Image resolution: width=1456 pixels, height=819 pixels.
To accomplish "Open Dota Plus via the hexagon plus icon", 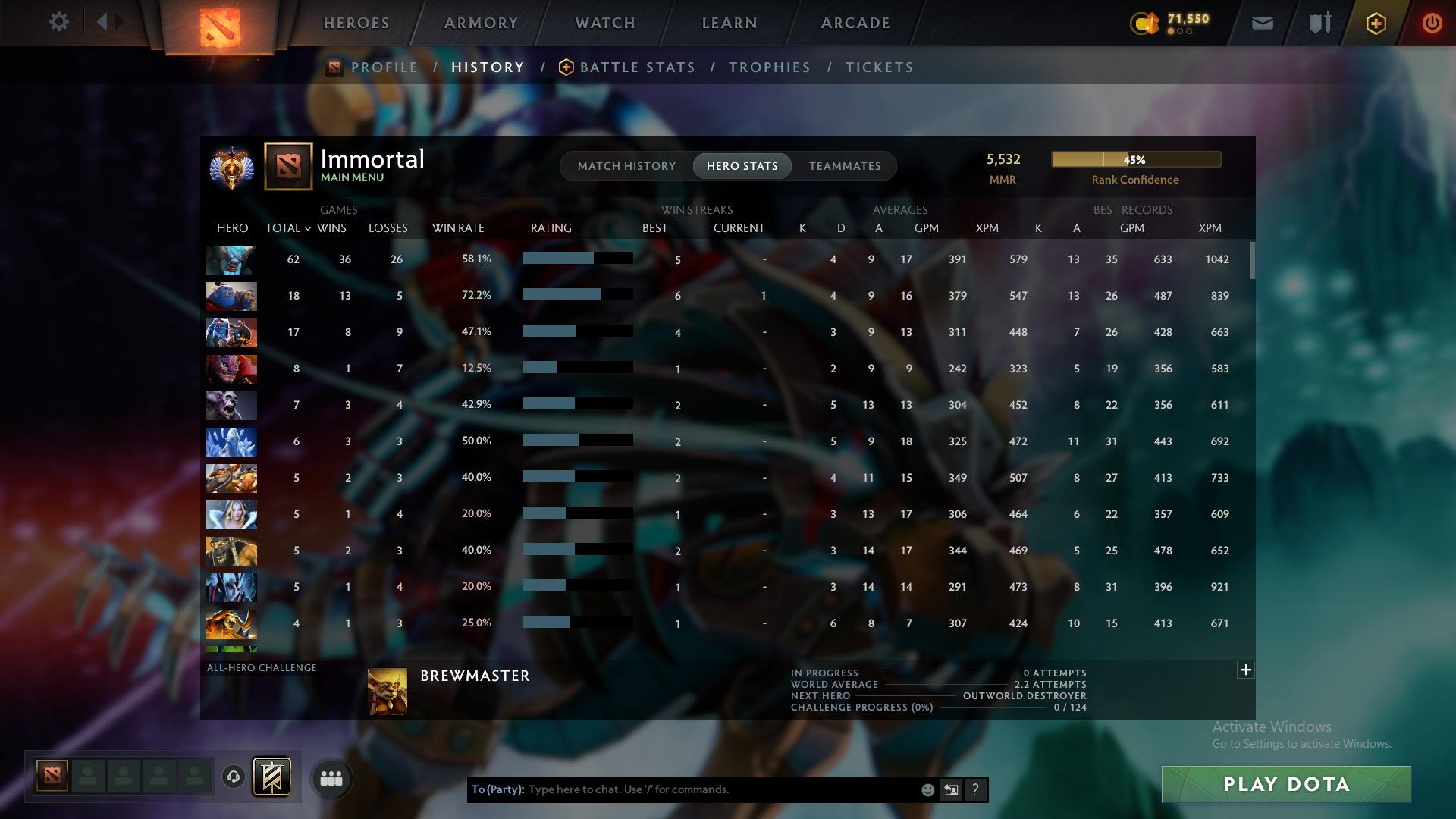I will [1375, 23].
